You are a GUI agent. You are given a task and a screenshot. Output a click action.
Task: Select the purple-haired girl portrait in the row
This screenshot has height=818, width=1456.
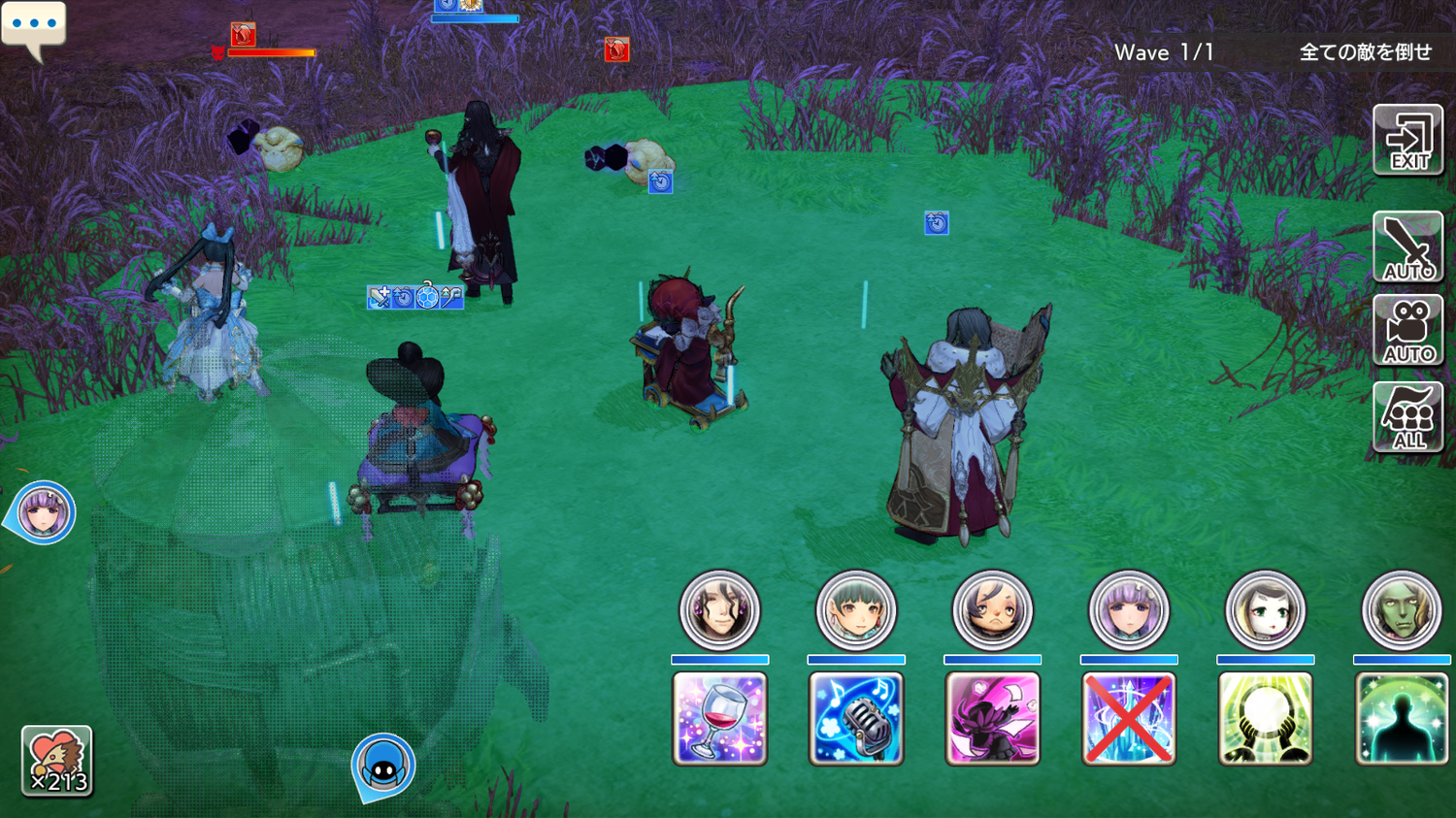(x=1129, y=610)
